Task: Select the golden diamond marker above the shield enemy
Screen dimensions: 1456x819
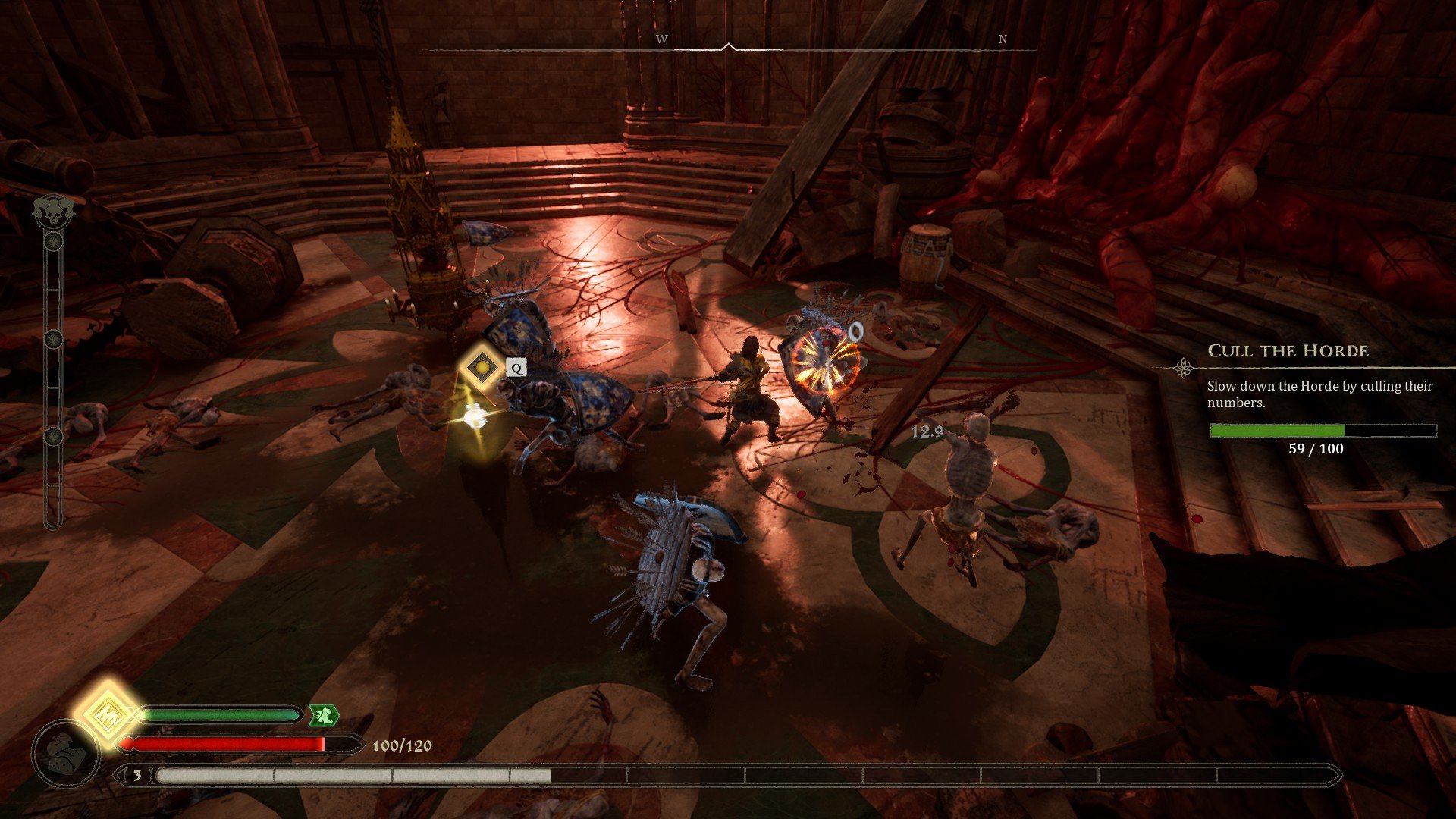Action: [x=481, y=368]
